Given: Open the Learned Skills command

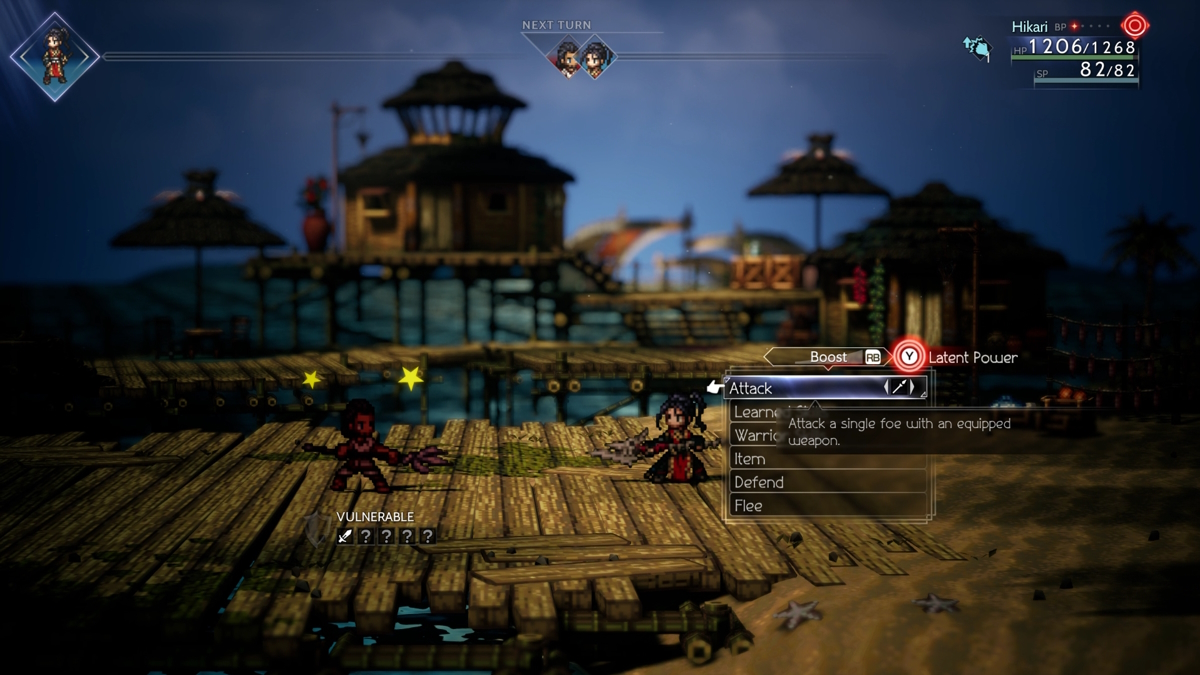Looking at the screenshot, I should click(x=756, y=412).
